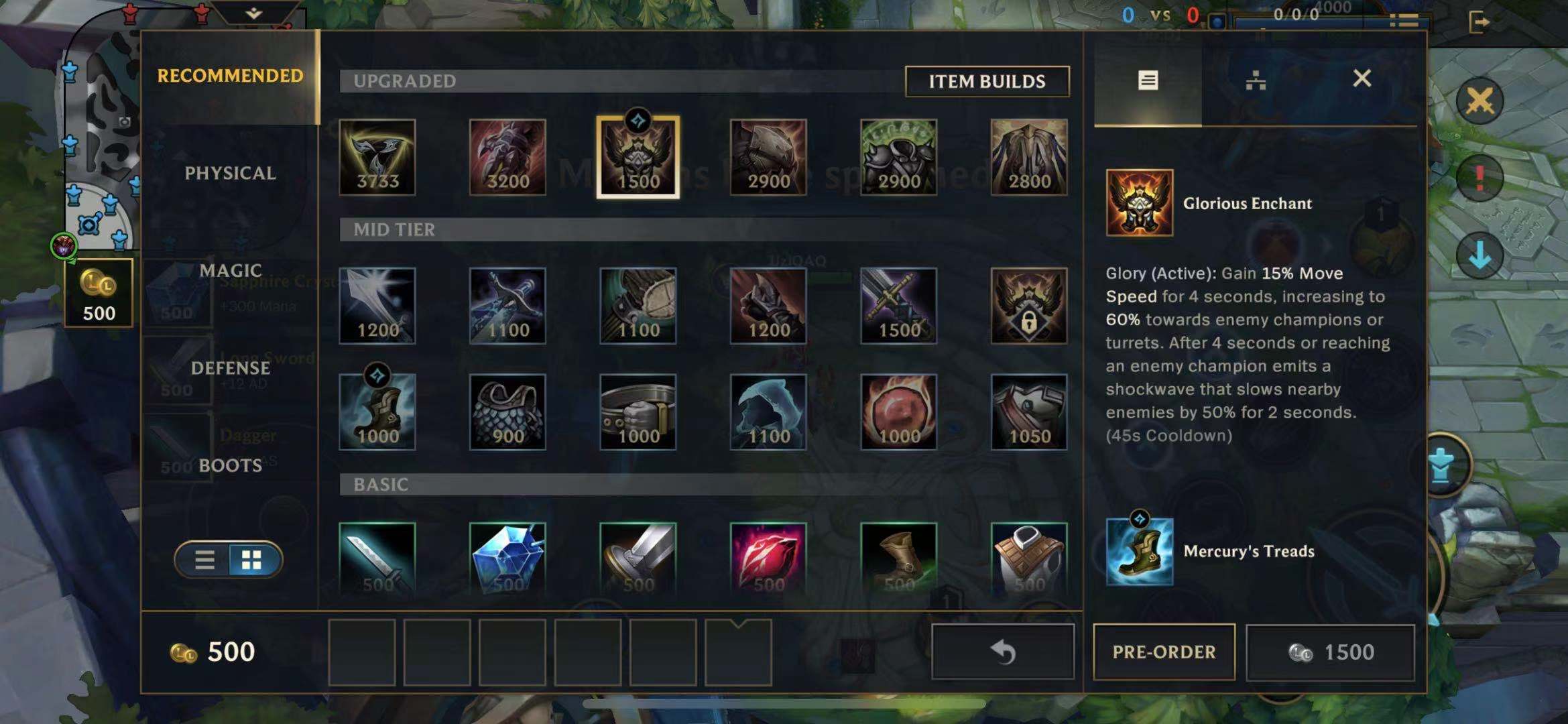Pick the 900 gold chain vest item
This screenshot has height=724, width=1568.
[507, 412]
